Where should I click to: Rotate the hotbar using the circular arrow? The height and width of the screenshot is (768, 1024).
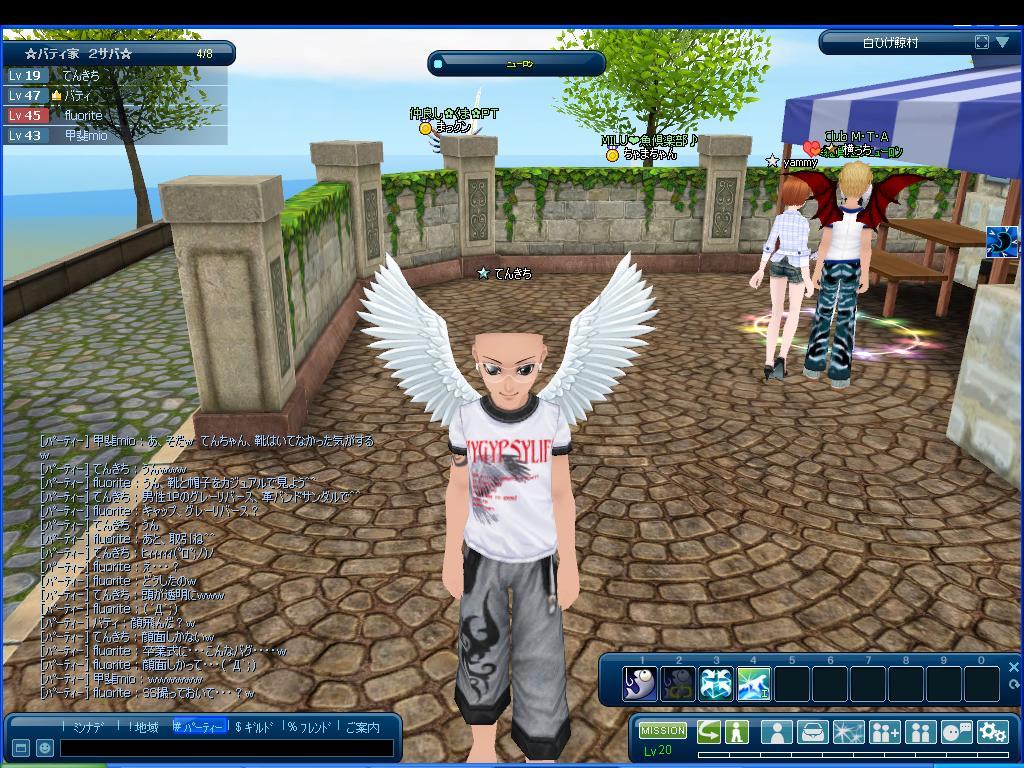coord(1013,684)
